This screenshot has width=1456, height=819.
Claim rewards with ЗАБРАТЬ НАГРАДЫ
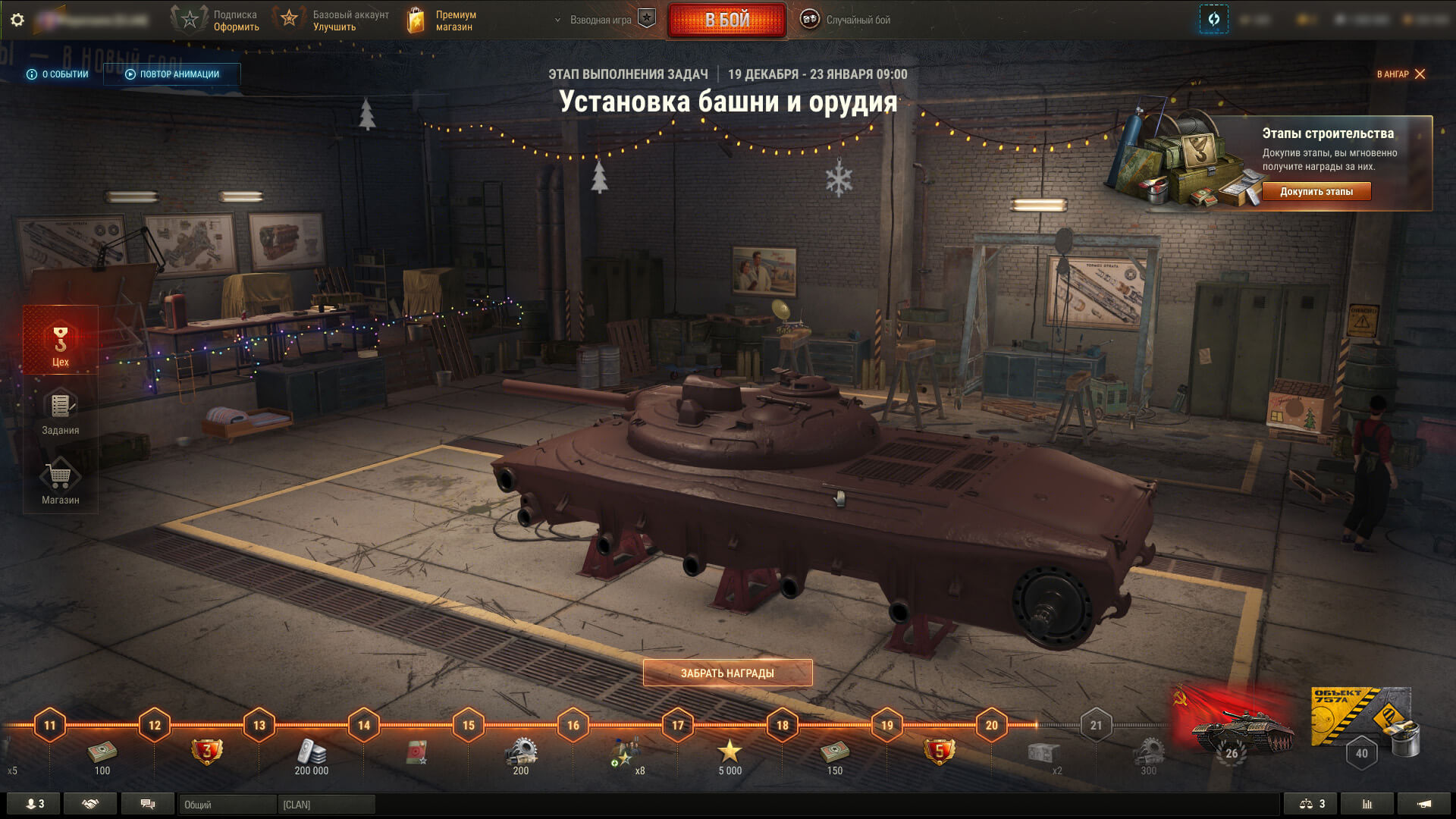(x=727, y=673)
